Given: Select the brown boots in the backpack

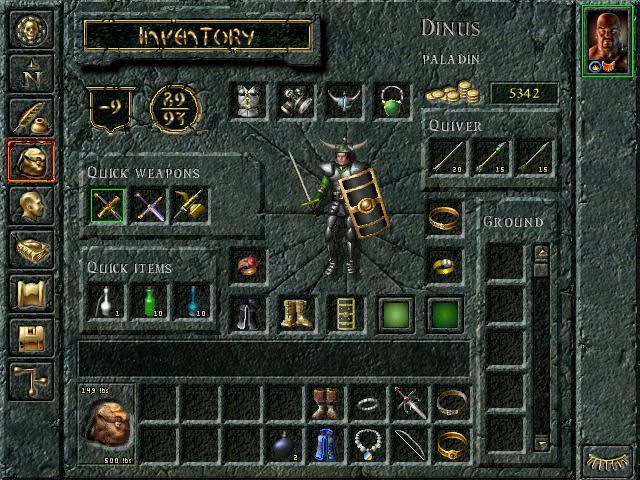Looking at the screenshot, I should [x=325, y=402].
